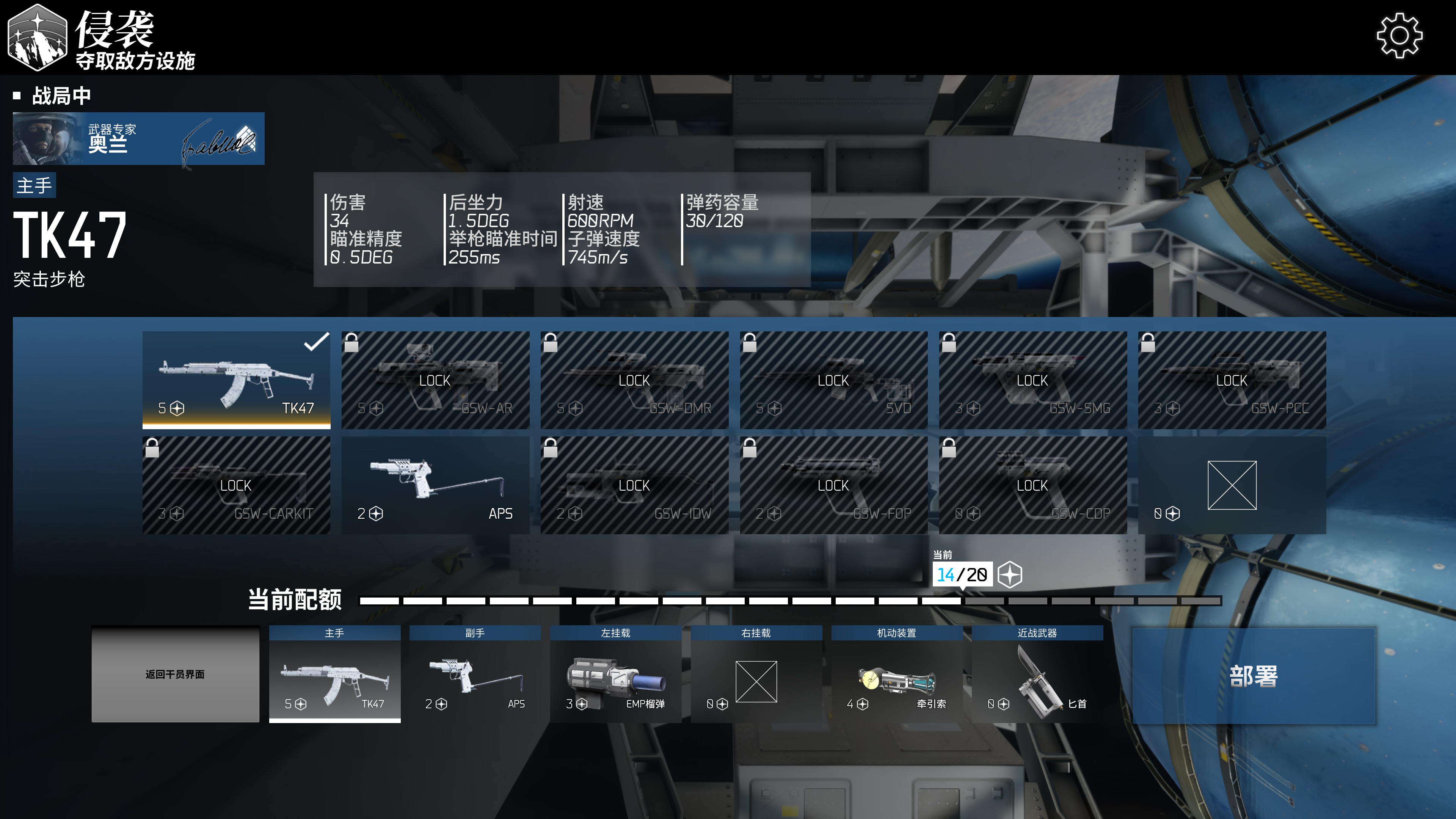Select the locked GSW-CDP tile
Screen dimensions: 1456x819
(x=1032, y=485)
